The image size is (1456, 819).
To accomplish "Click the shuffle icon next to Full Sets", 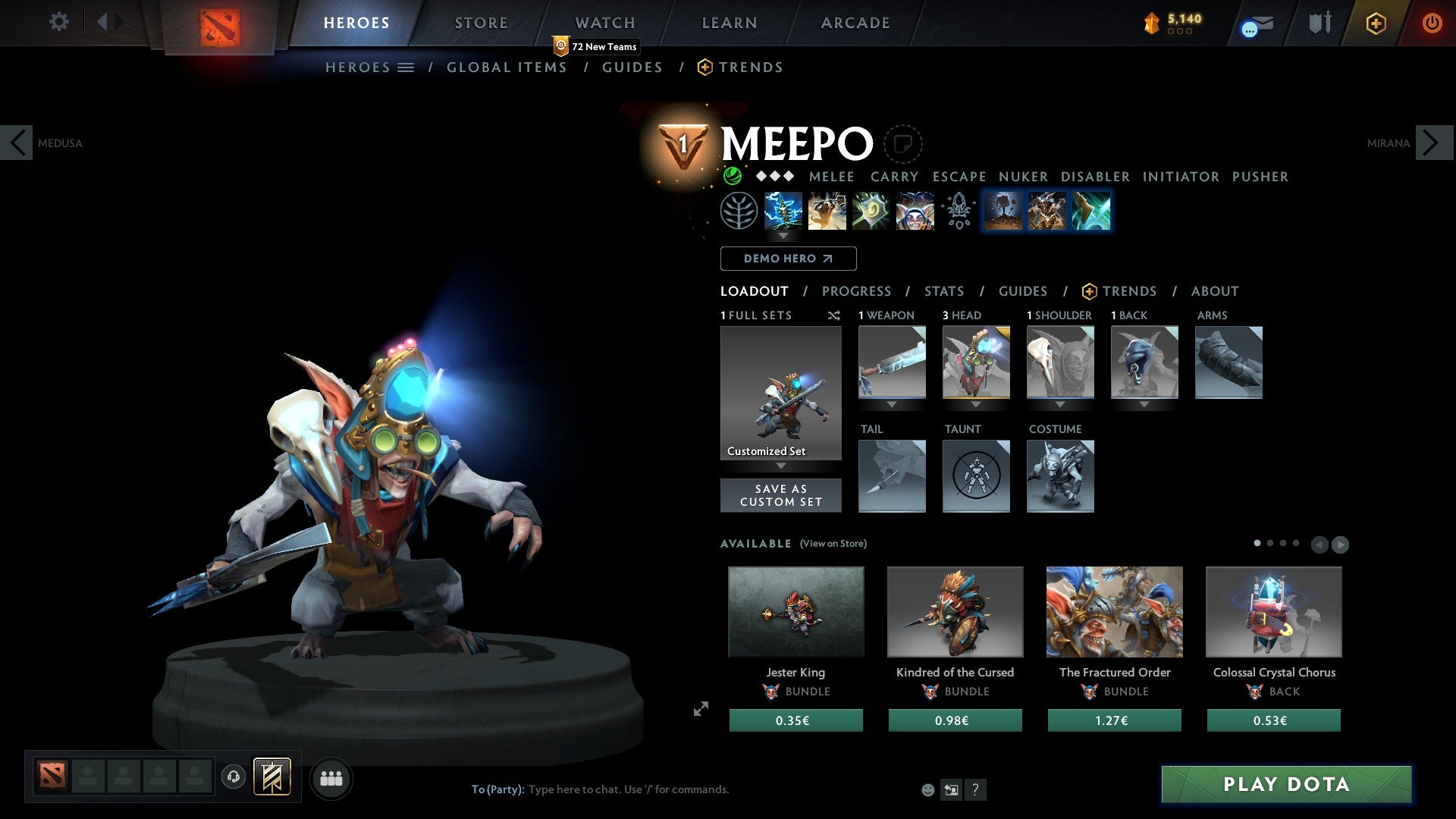I will click(834, 315).
